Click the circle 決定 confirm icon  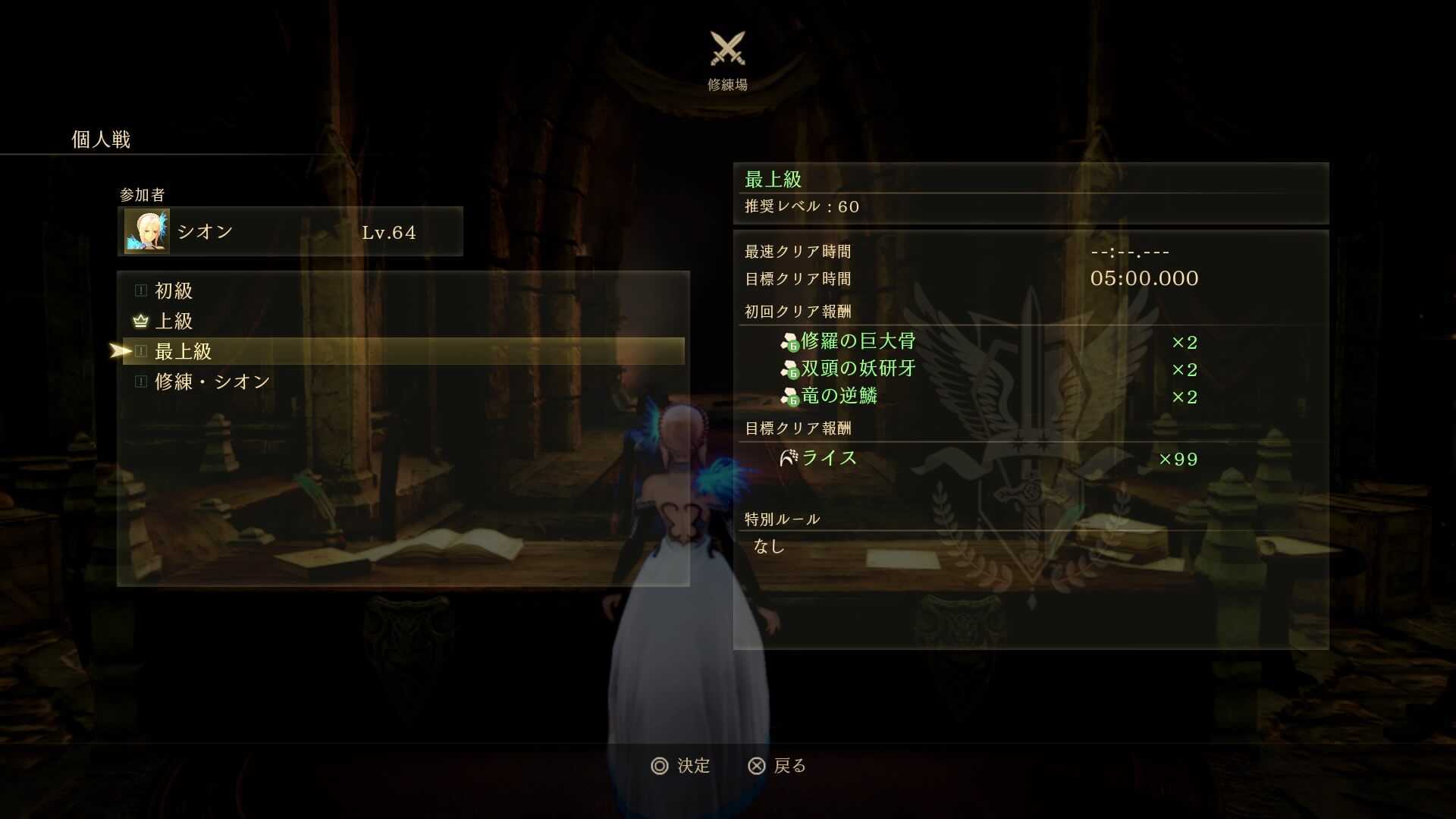click(661, 766)
